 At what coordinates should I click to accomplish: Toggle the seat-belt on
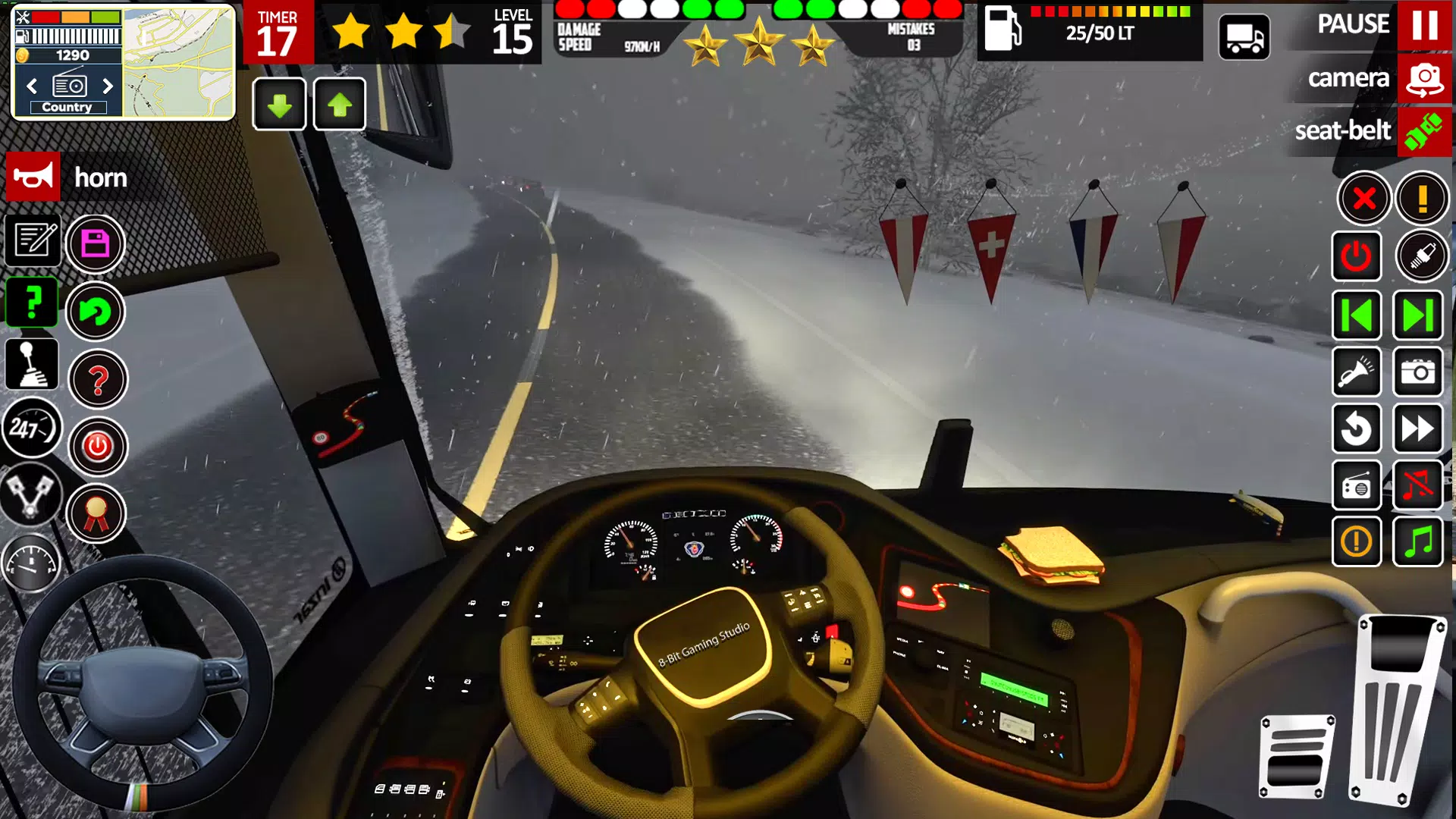point(1426,132)
